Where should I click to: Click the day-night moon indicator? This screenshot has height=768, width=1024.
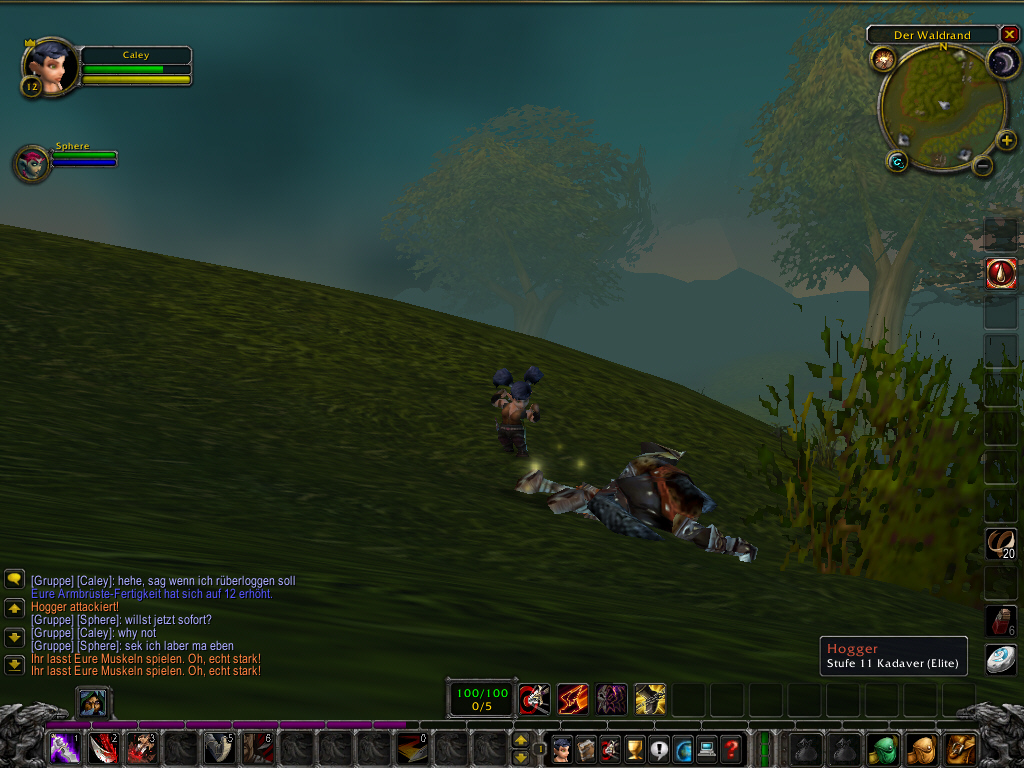click(1001, 63)
